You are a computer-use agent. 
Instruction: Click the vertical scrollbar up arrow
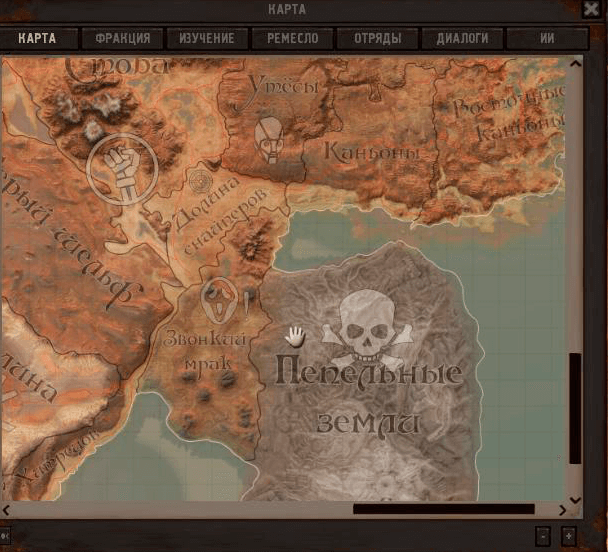(575, 64)
